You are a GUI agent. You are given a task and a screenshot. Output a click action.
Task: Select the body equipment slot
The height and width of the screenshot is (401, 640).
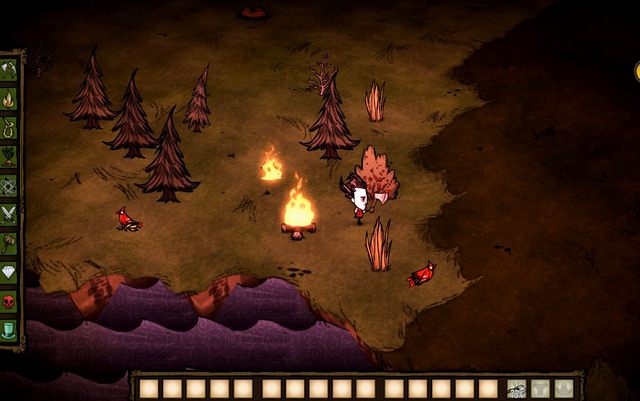(541, 389)
